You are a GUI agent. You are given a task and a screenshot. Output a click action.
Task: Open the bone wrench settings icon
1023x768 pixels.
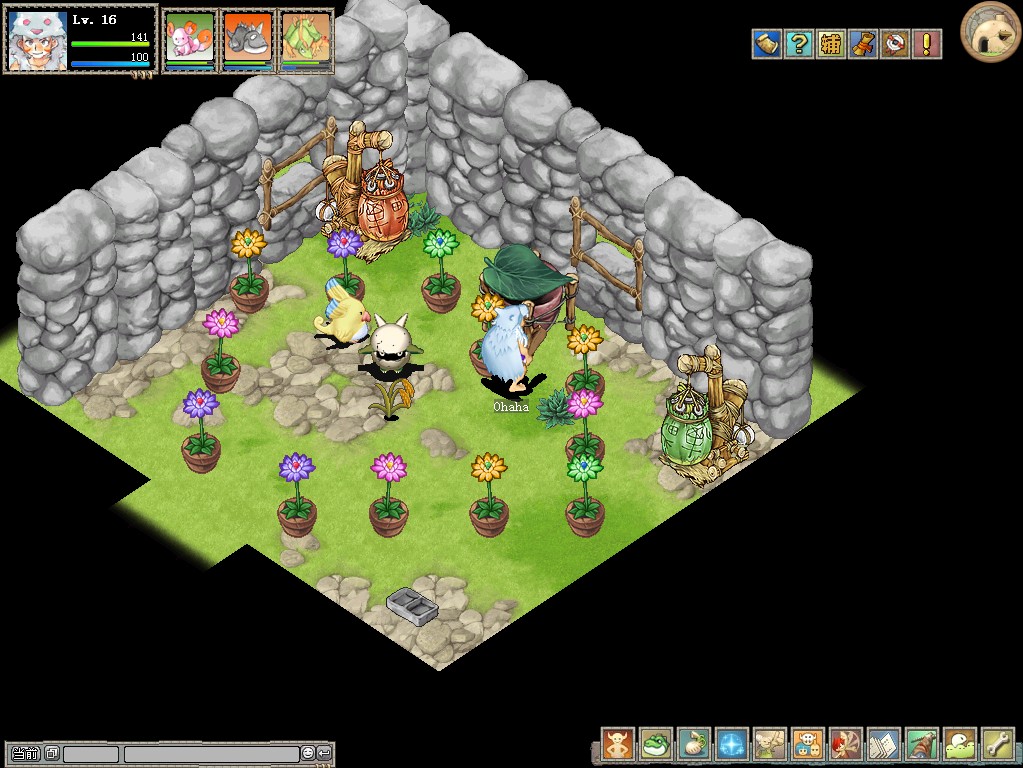(x=998, y=744)
